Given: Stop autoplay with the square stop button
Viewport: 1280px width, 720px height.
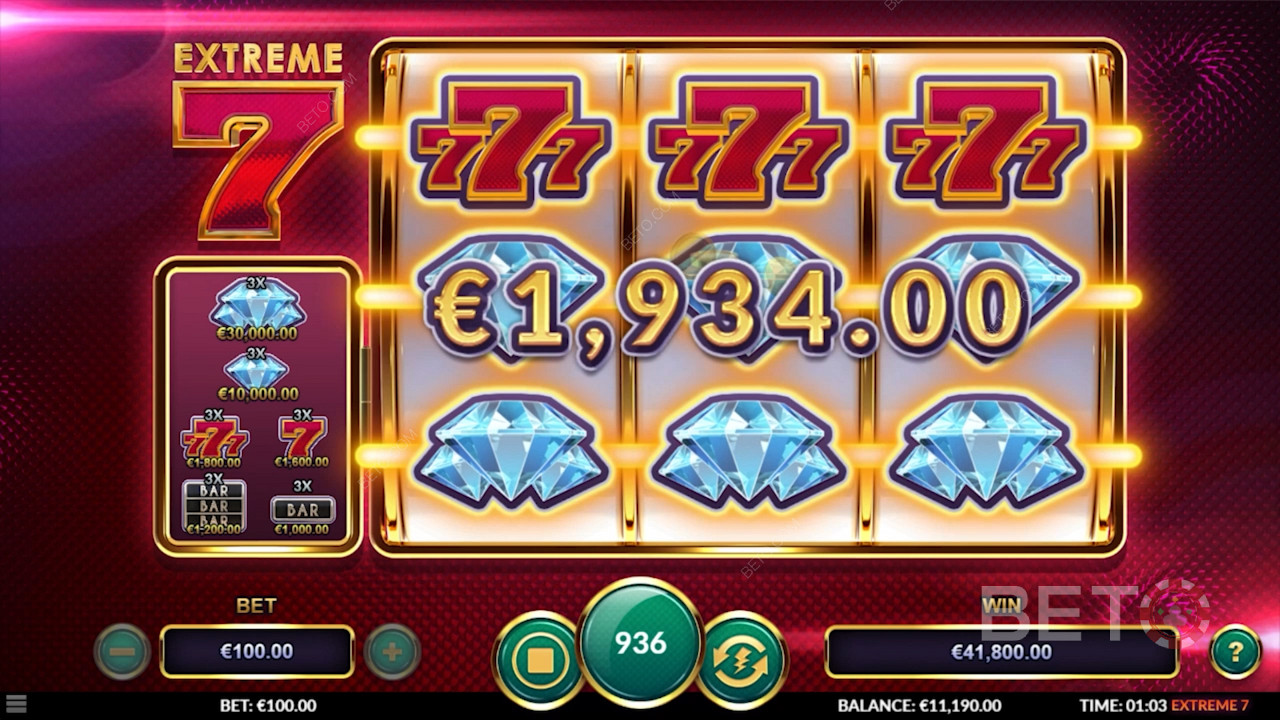Looking at the screenshot, I should (x=540, y=660).
